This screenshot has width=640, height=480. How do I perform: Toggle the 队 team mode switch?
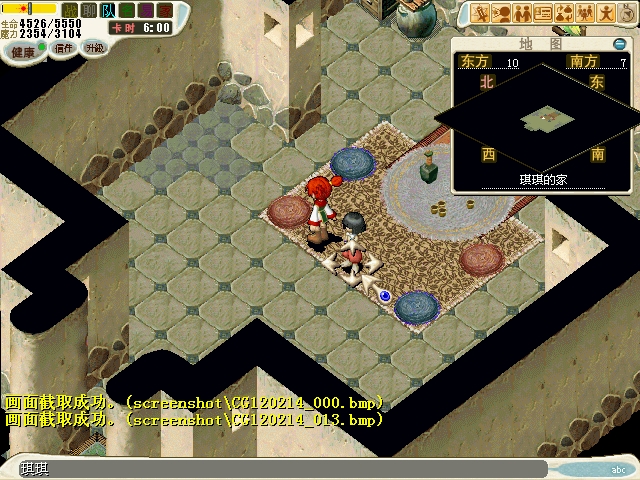(x=107, y=10)
